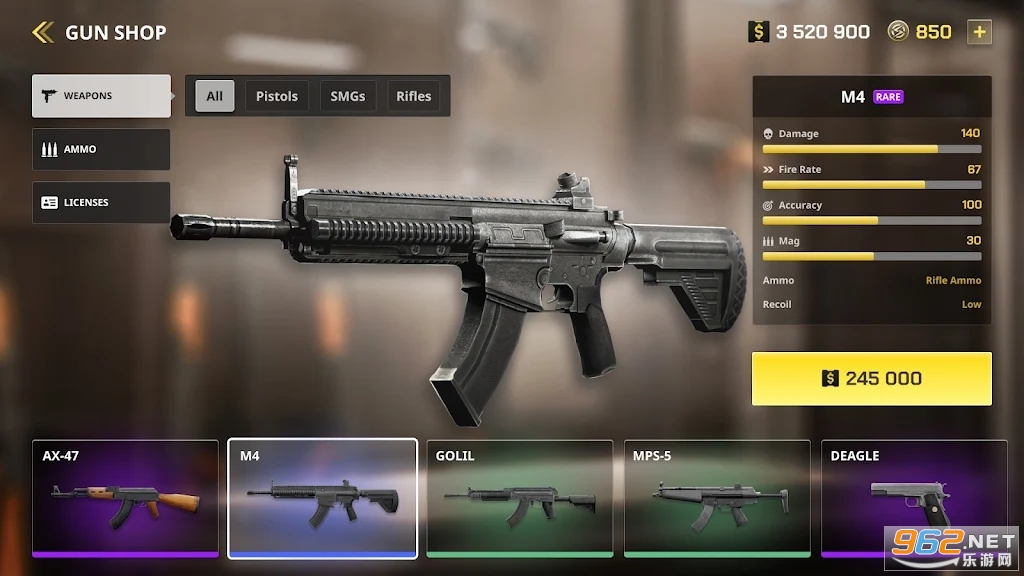Open the Ammo category
Screen dimensions: 1024x576
(x=101, y=149)
